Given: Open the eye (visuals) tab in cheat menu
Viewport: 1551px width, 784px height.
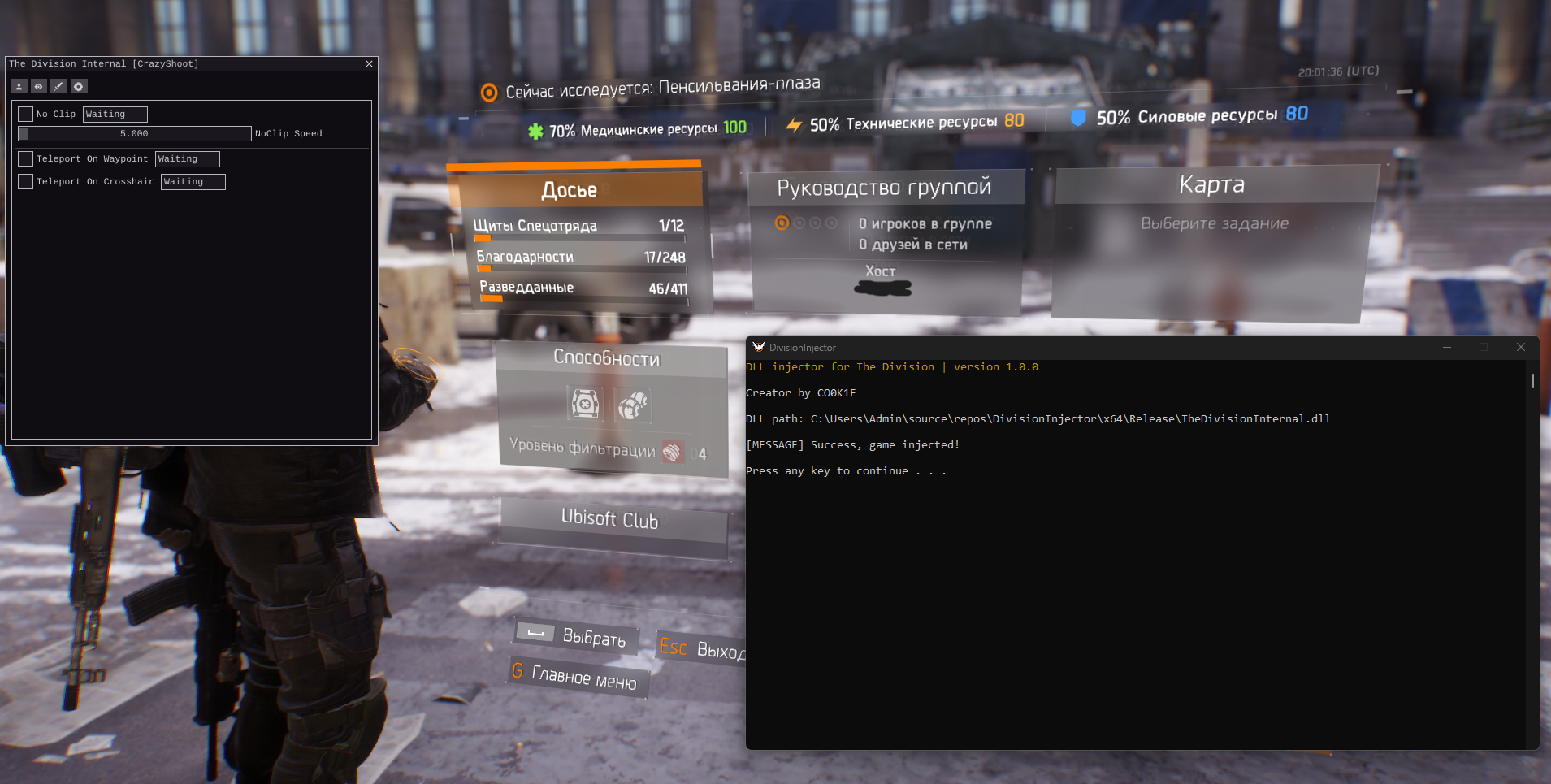Looking at the screenshot, I should (x=39, y=86).
